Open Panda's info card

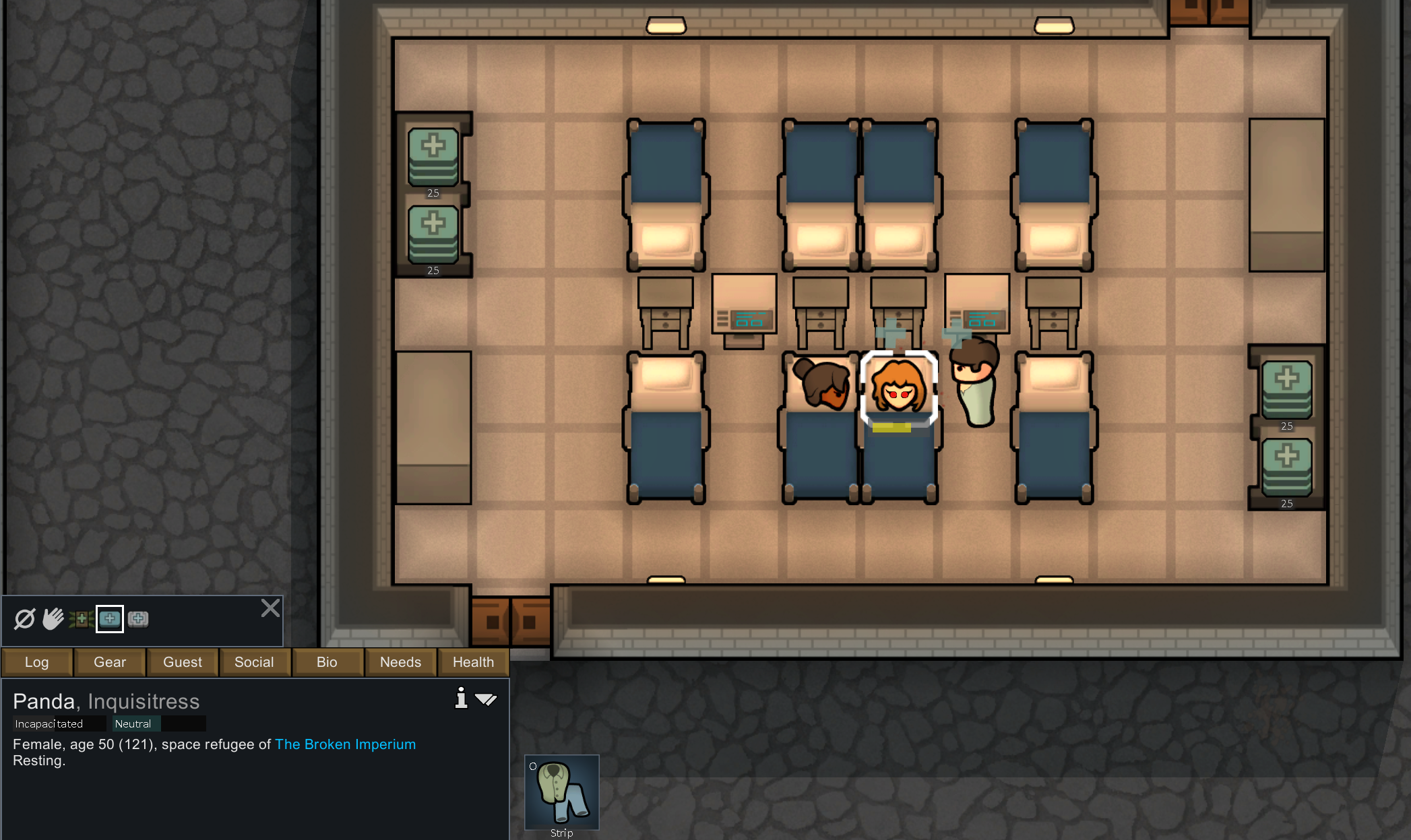point(461,698)
